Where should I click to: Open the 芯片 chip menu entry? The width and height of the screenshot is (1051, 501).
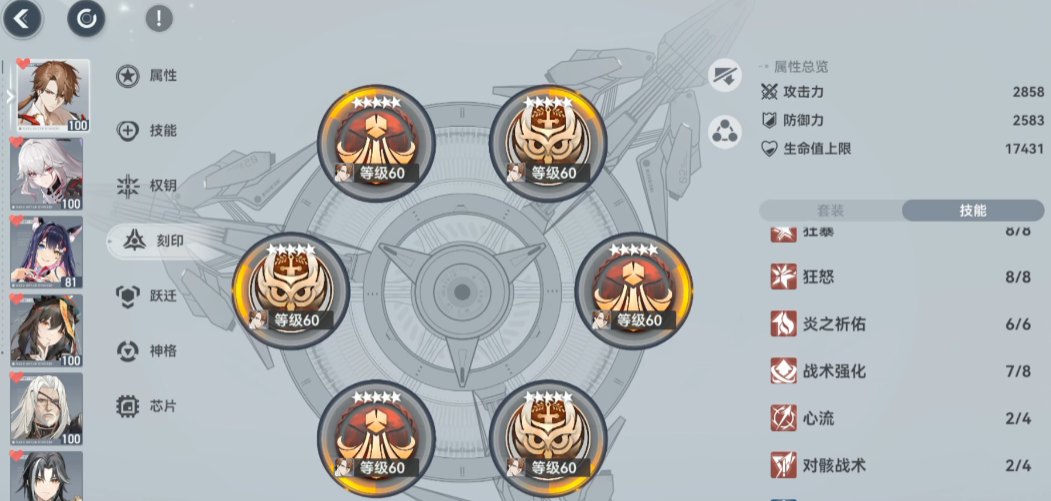[148, 406]
